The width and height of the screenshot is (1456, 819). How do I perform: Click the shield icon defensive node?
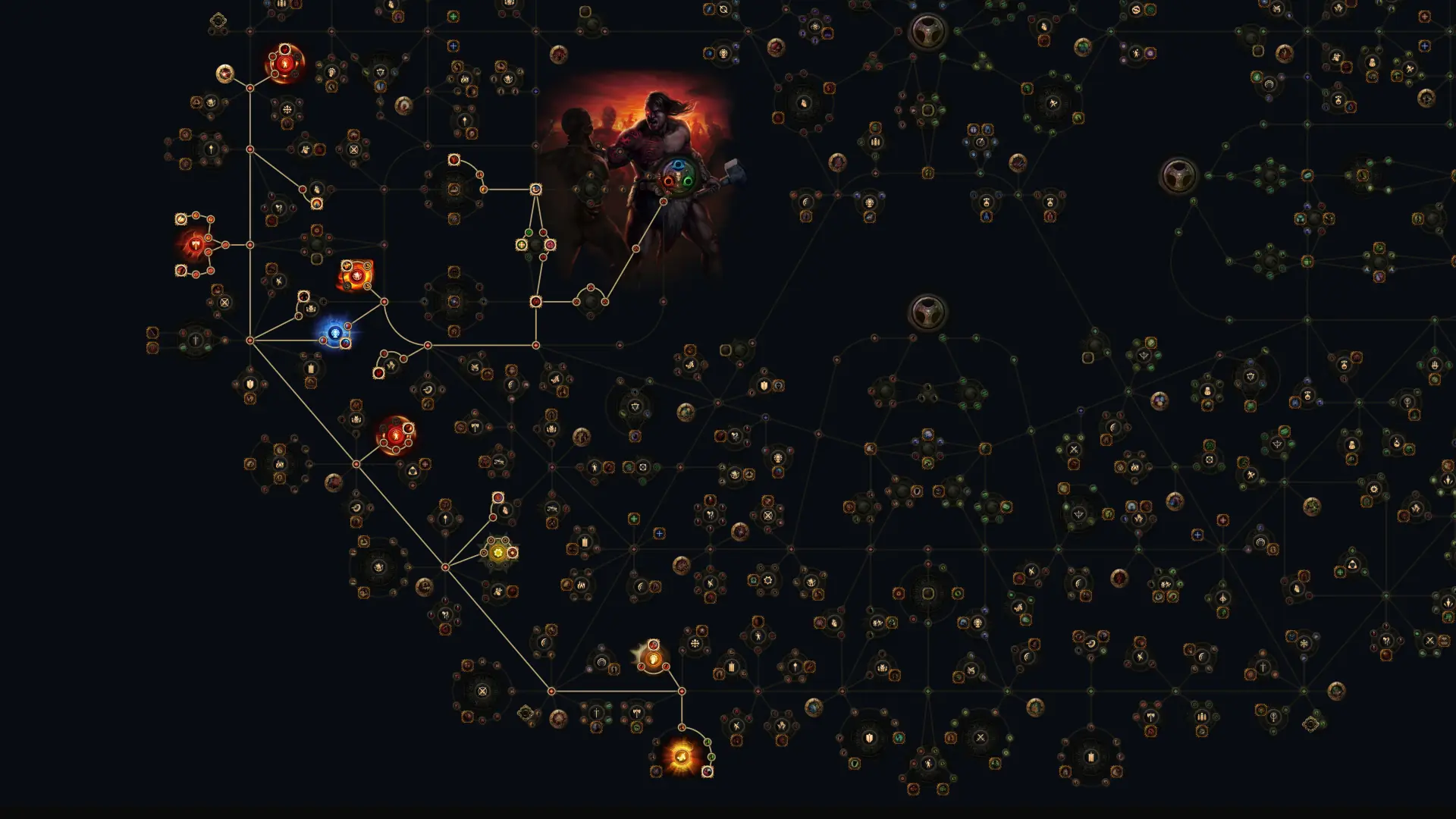pyautogui.click(x=763, y=386)
